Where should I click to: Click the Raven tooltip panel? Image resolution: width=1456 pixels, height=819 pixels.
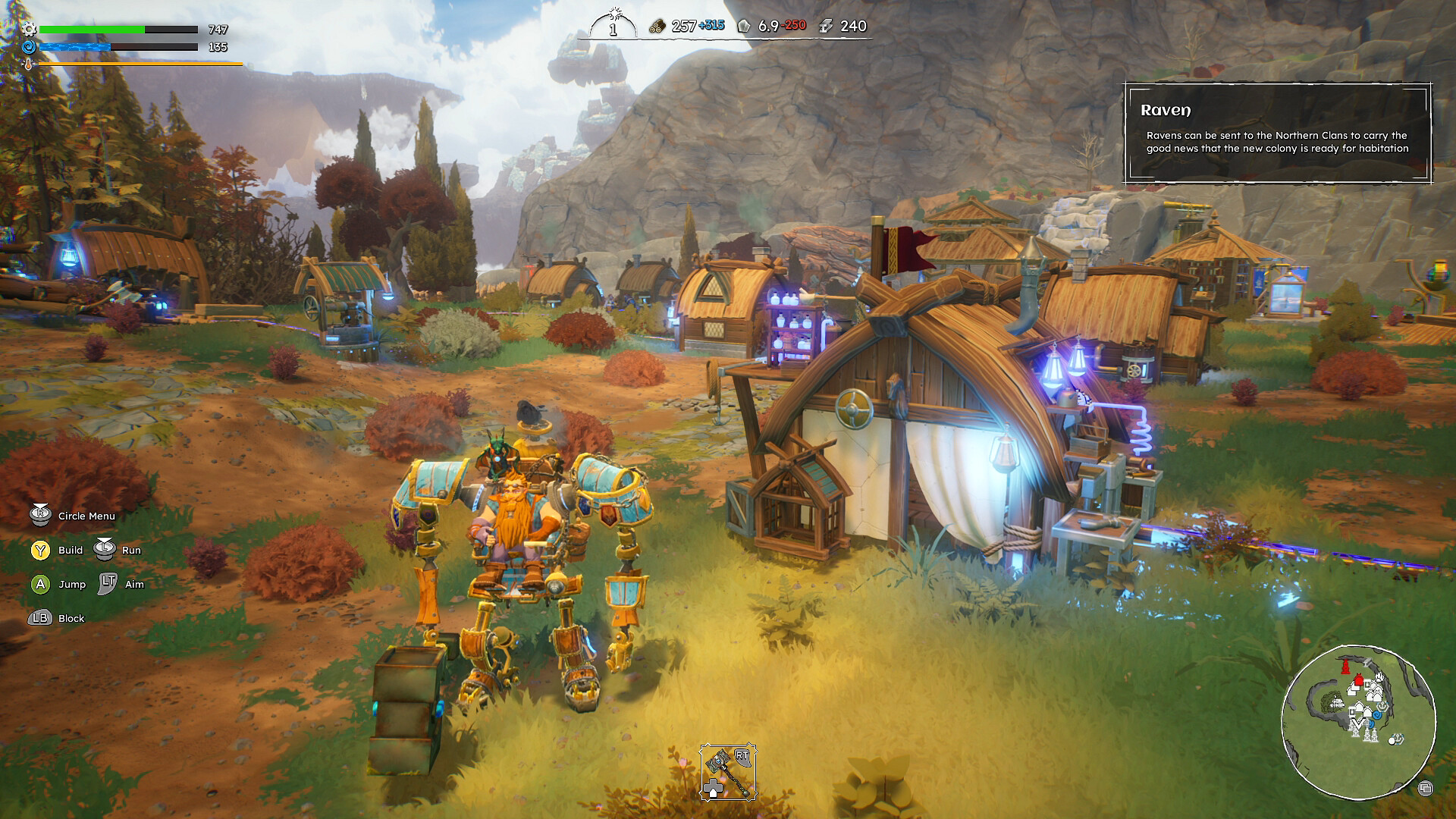point(1277,133)
